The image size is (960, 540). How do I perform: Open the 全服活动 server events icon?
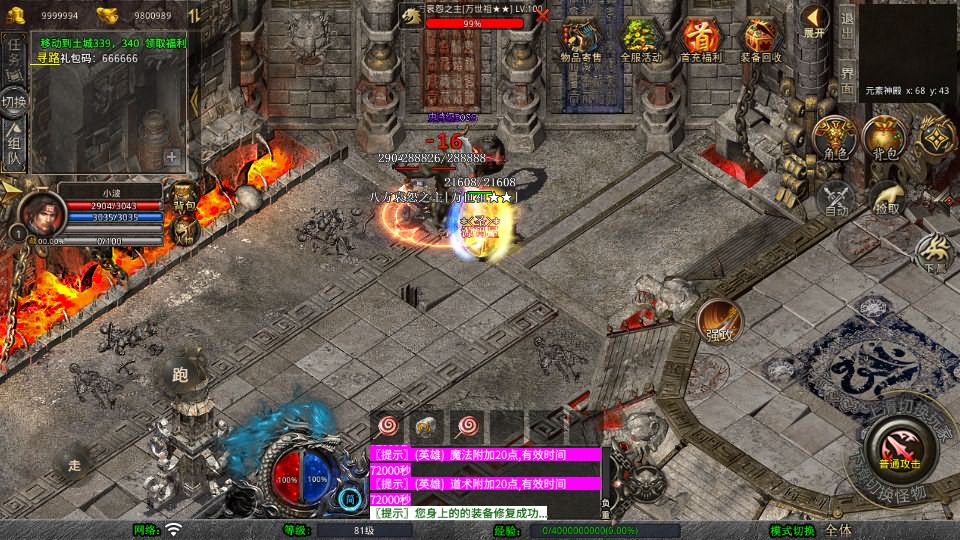(641, 38)
